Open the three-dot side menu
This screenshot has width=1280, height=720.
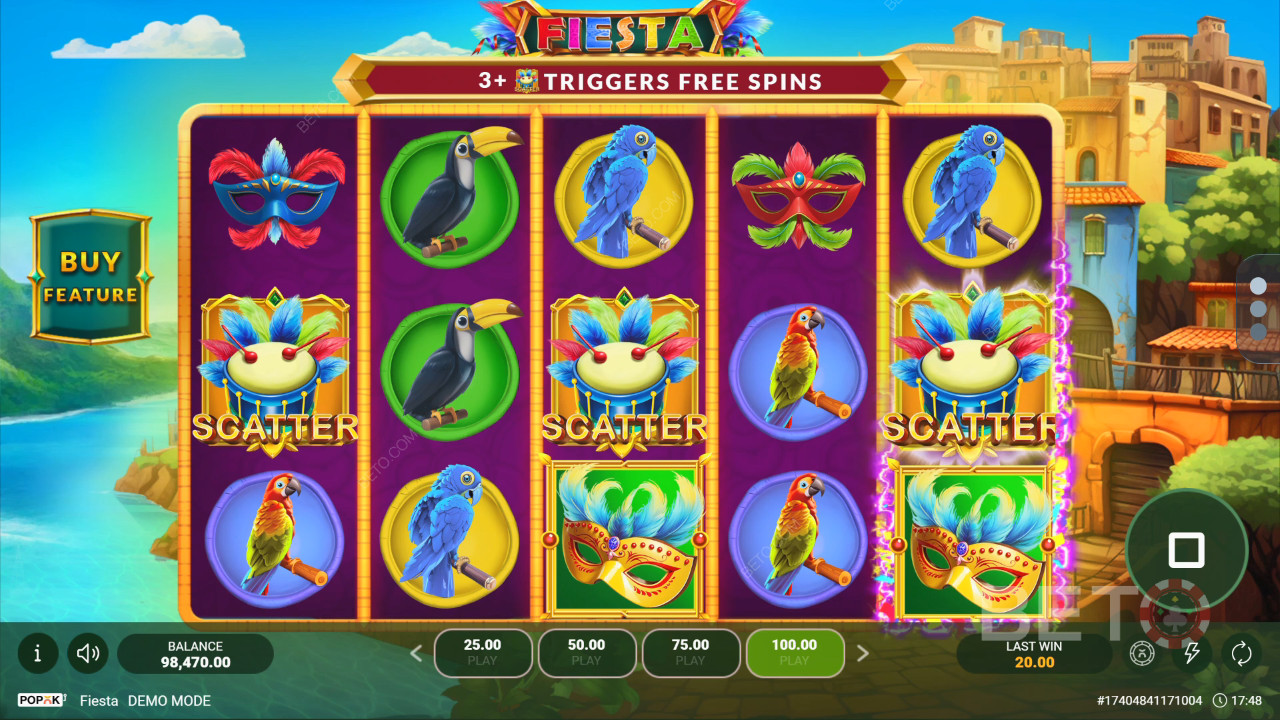pos(1259,308)
